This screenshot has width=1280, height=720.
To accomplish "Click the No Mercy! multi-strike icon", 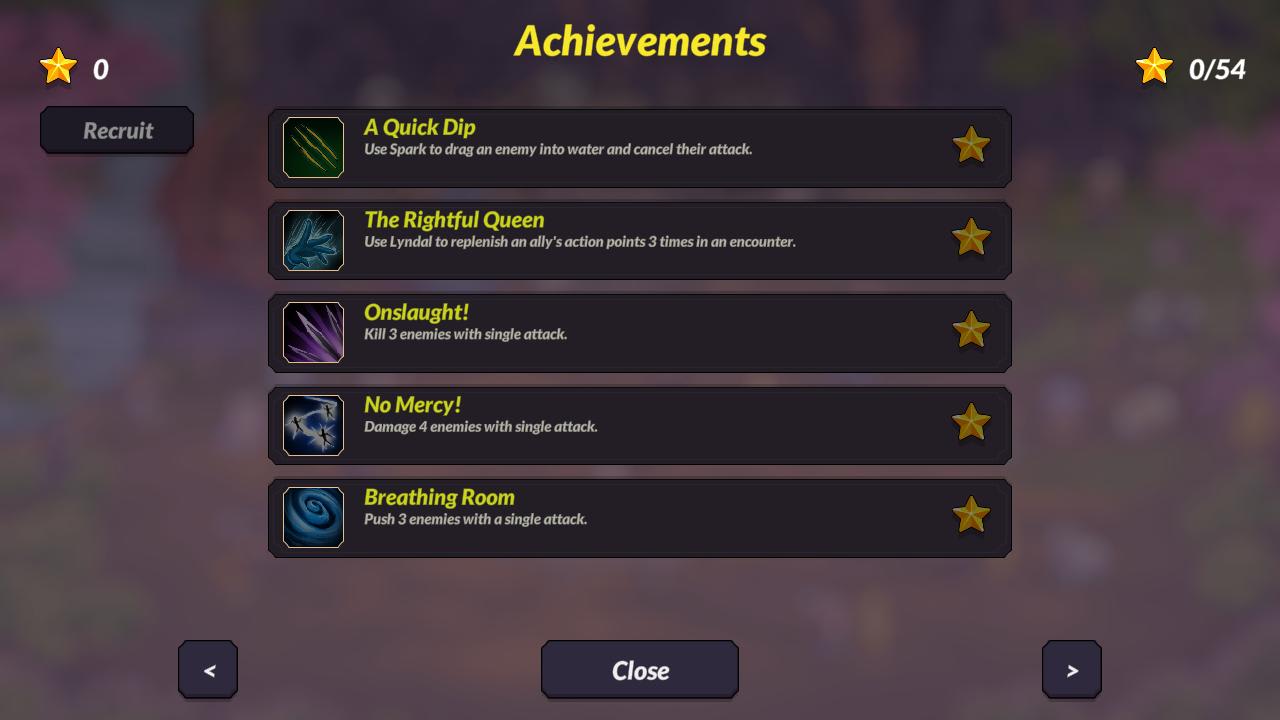I will click(x=312, y=425).
